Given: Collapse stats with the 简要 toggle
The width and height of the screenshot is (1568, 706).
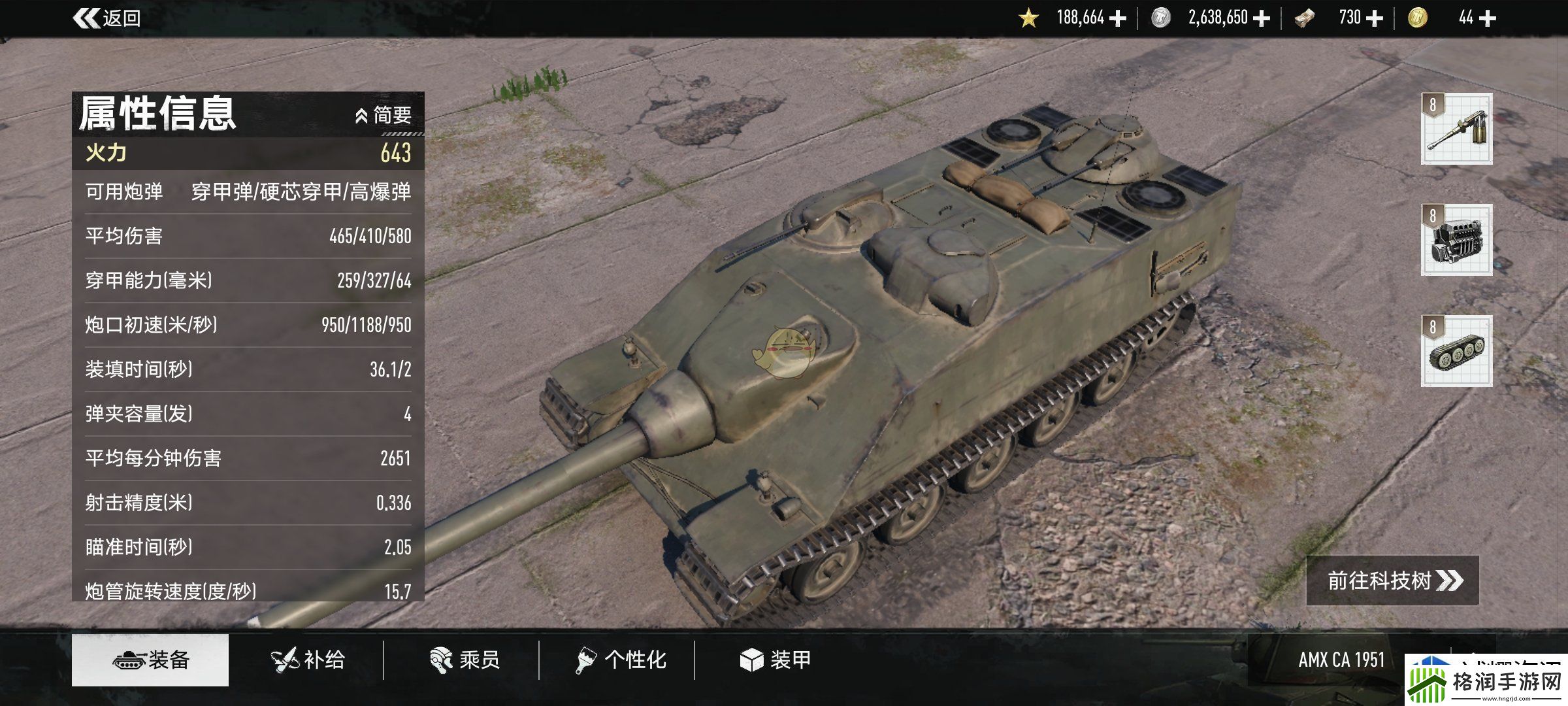Looking at the screenshot, I should coord(384,116).
